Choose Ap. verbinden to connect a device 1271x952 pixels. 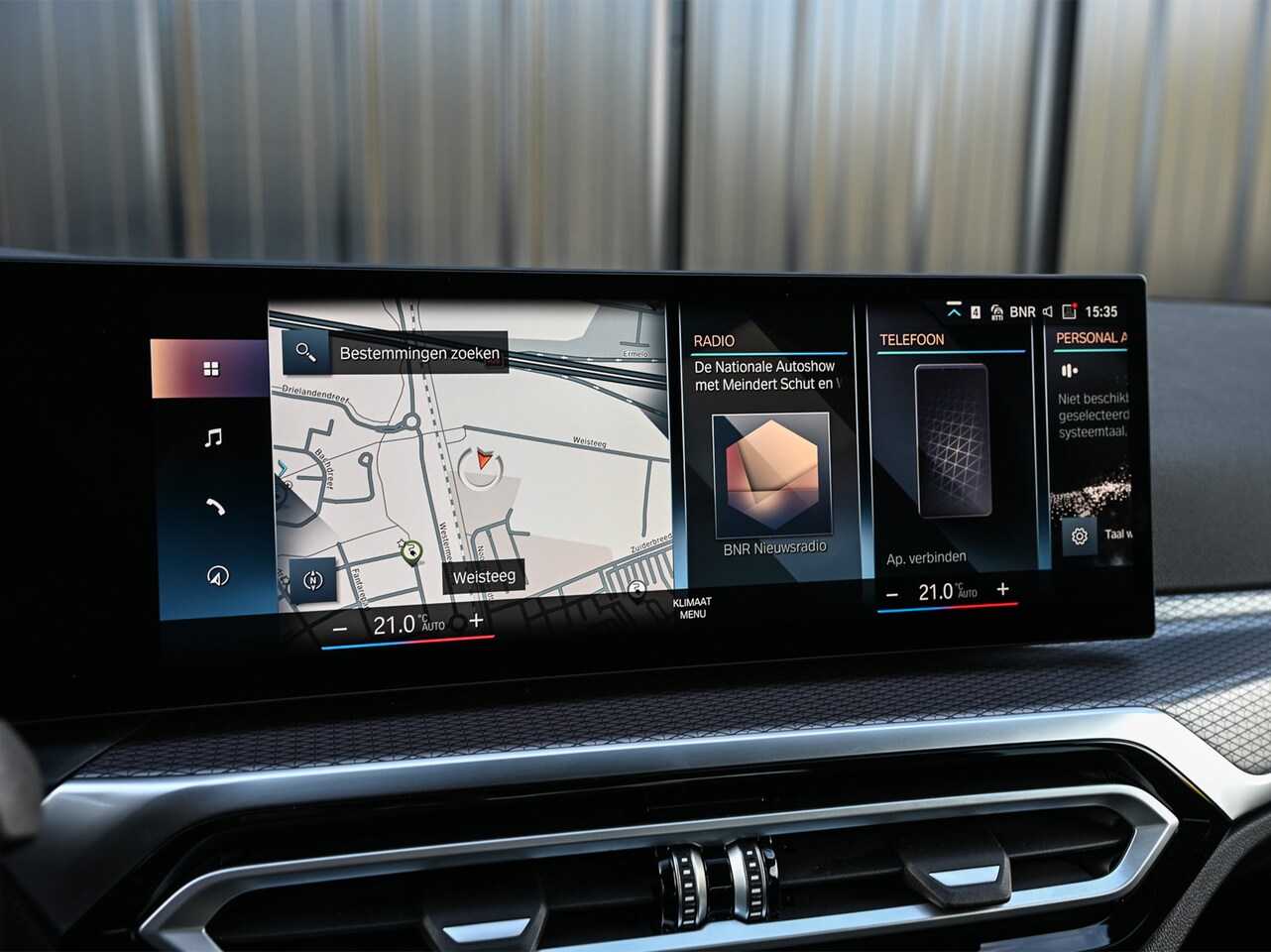coord(926,558)
